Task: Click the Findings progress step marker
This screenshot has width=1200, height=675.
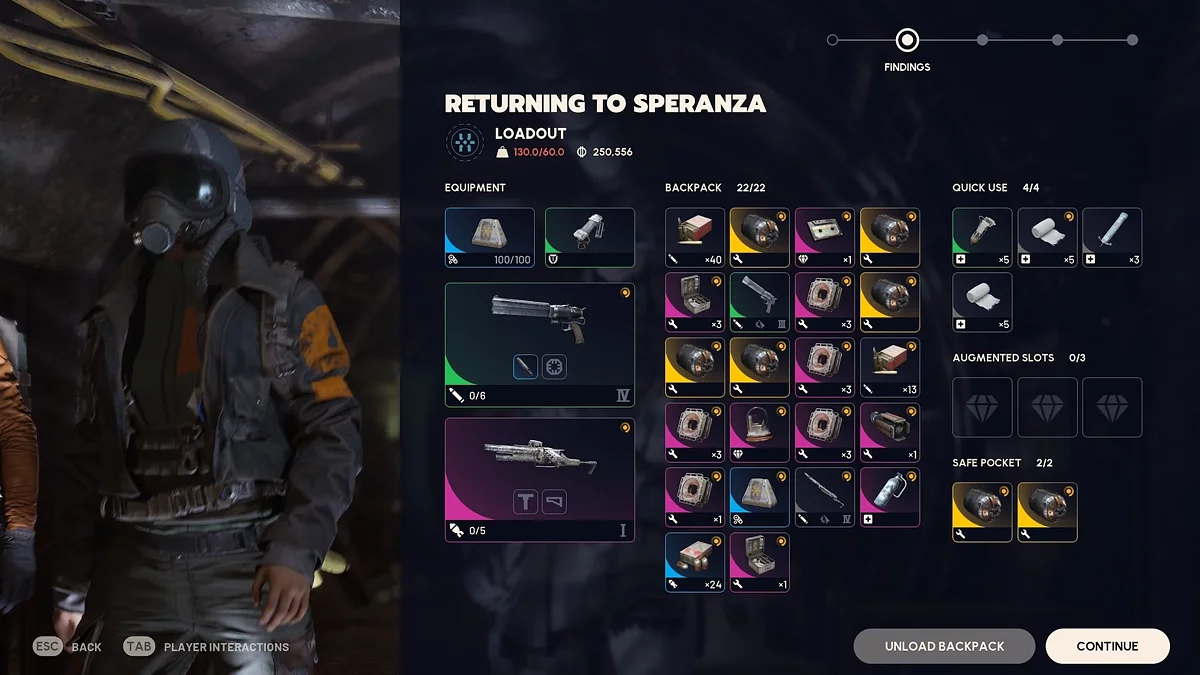Action: 907,40
